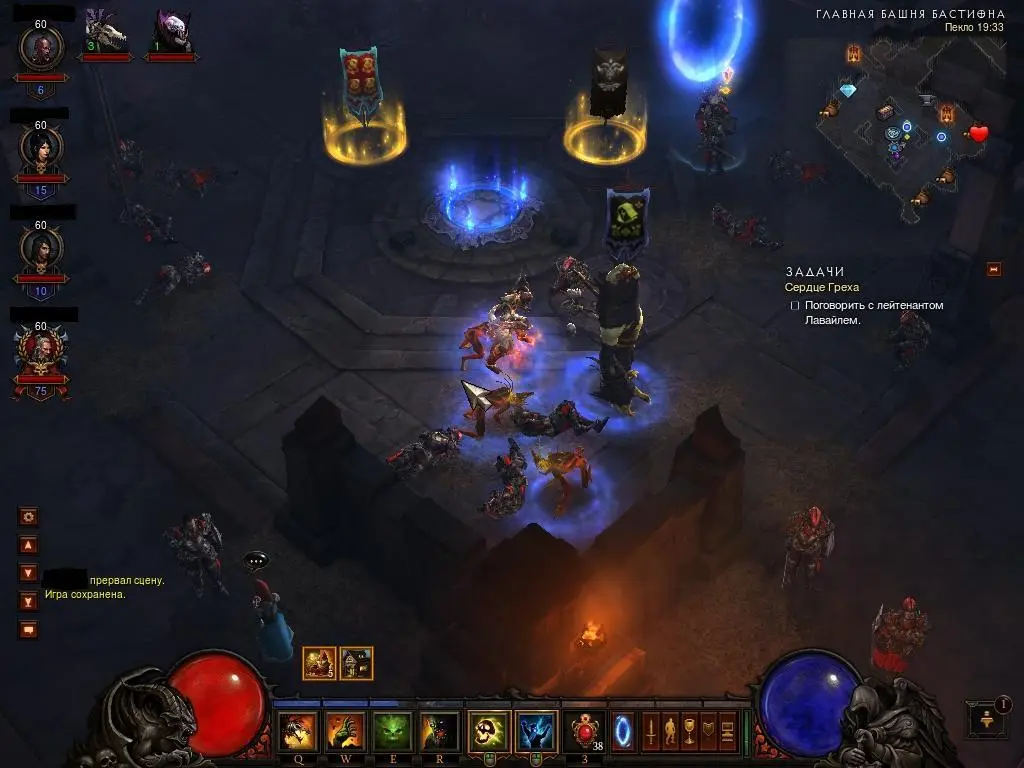Select the glowing skull mouse skill
This screenshot has width=1024, height=768.
coord(489,731)
